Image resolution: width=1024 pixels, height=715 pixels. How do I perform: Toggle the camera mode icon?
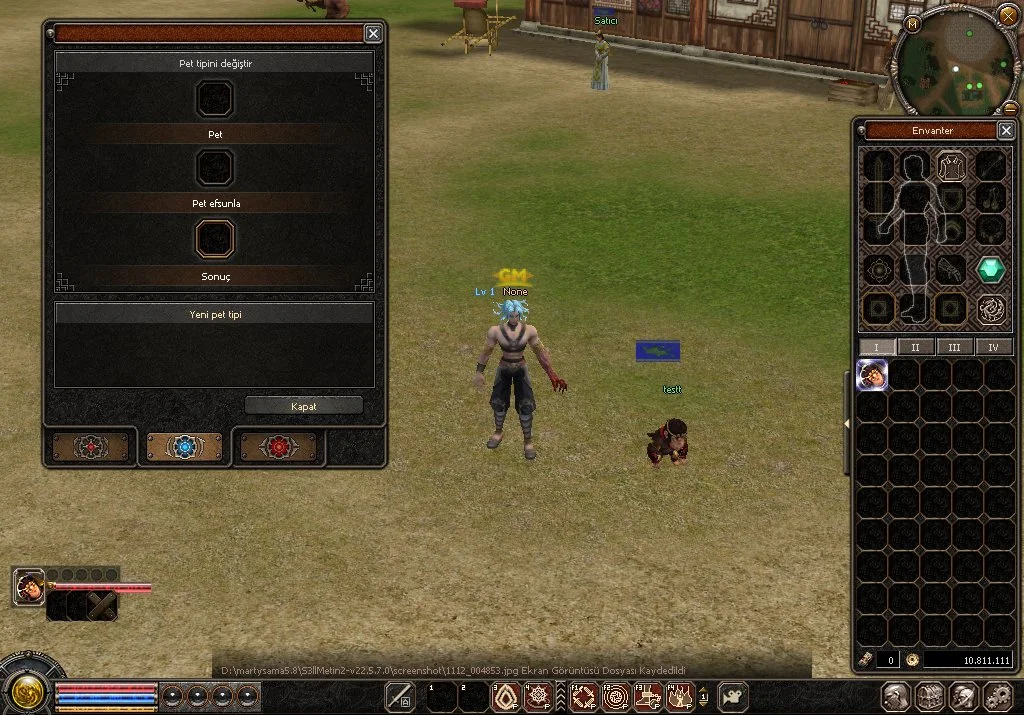[x=735, y=696]
